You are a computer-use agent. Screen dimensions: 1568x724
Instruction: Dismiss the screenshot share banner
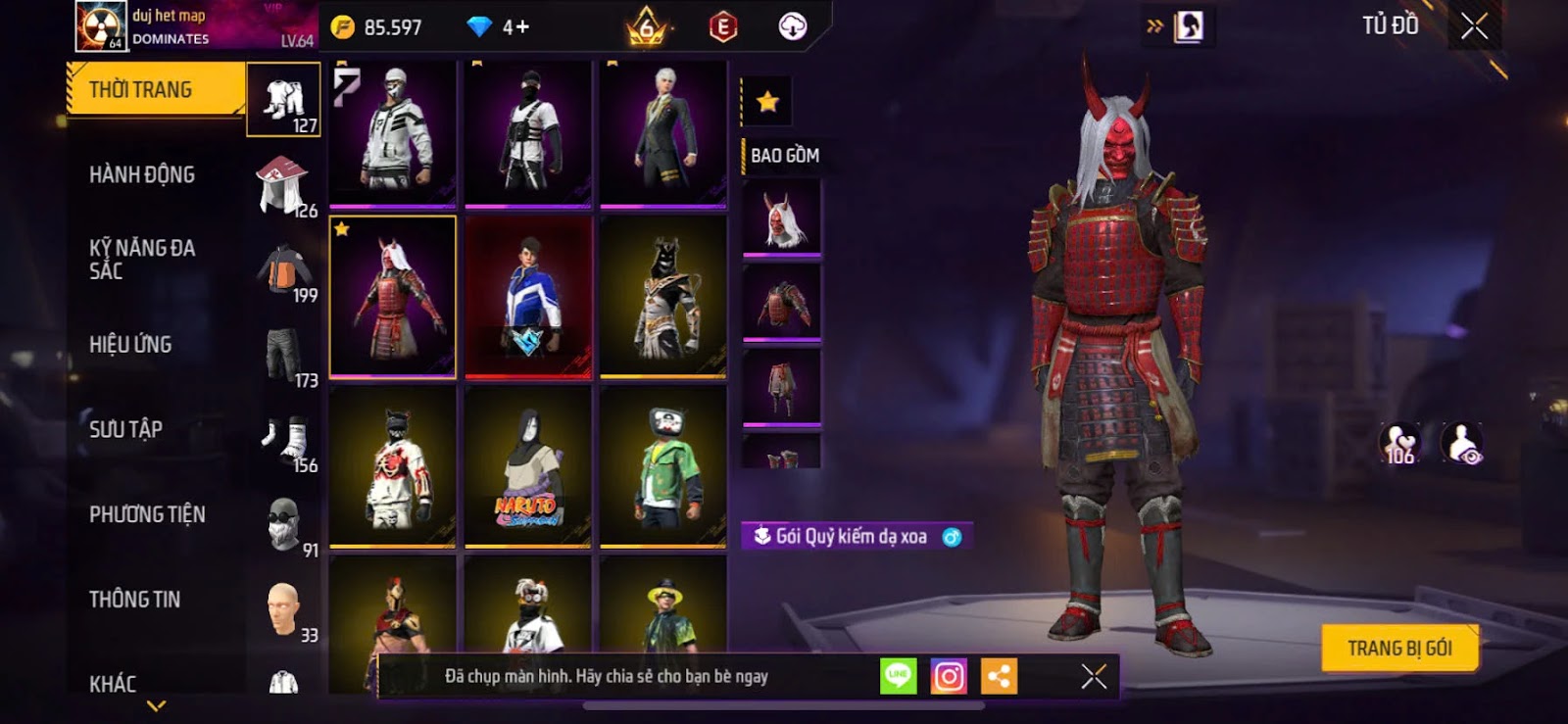[x=1094, y=676]
